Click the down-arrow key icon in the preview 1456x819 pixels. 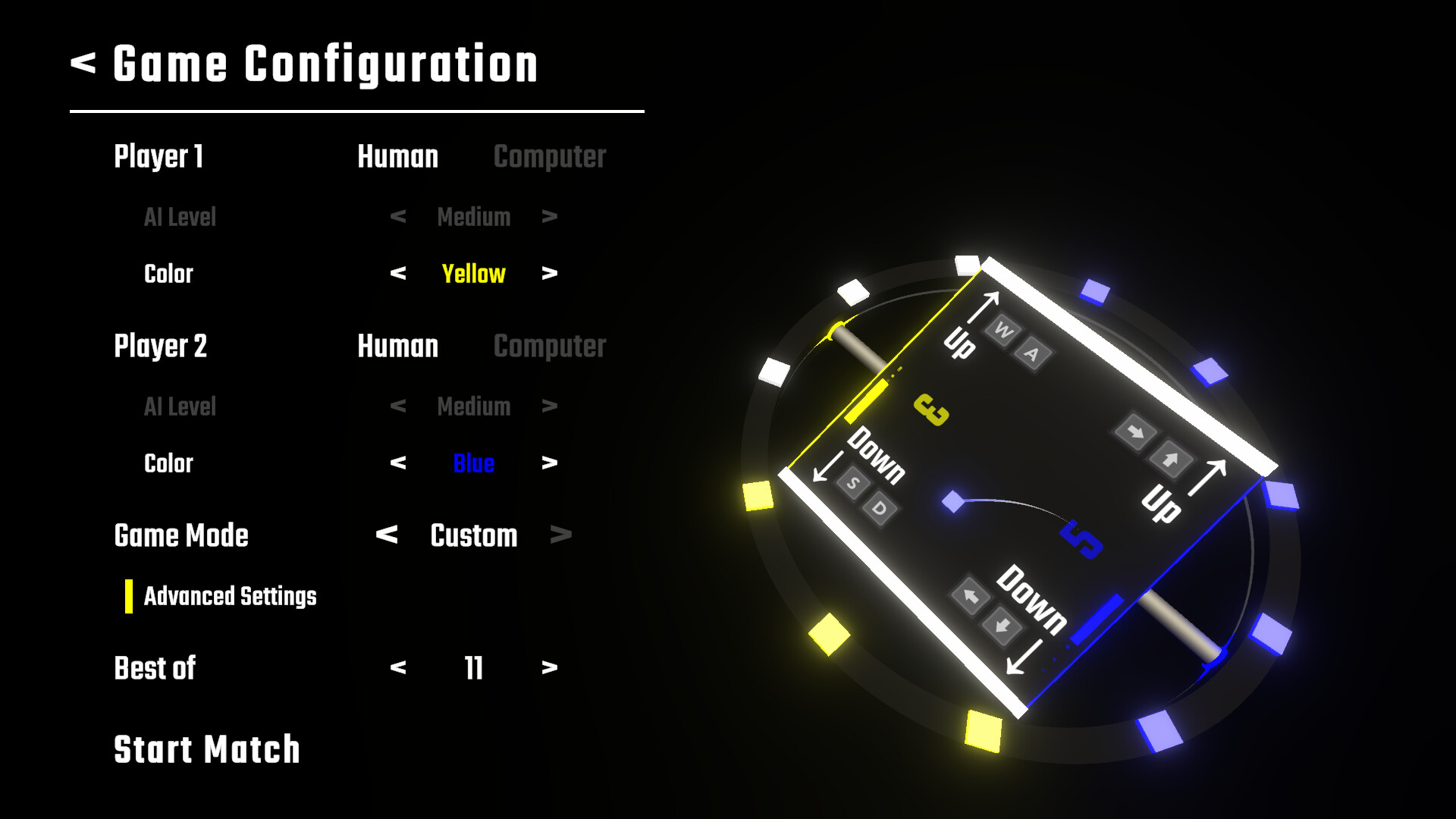(x=1003, y=626)
